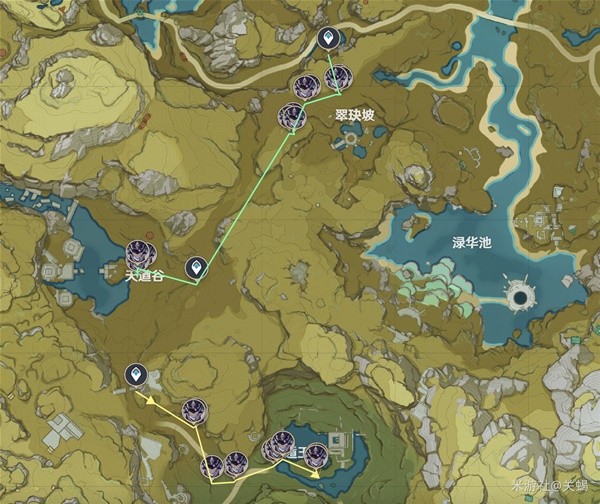Image resolution: width=600 pixels, height=504 pixels.
Task: Select the enemy marker at the yellow route's arrow end
Action: click(x=317, y=452)
